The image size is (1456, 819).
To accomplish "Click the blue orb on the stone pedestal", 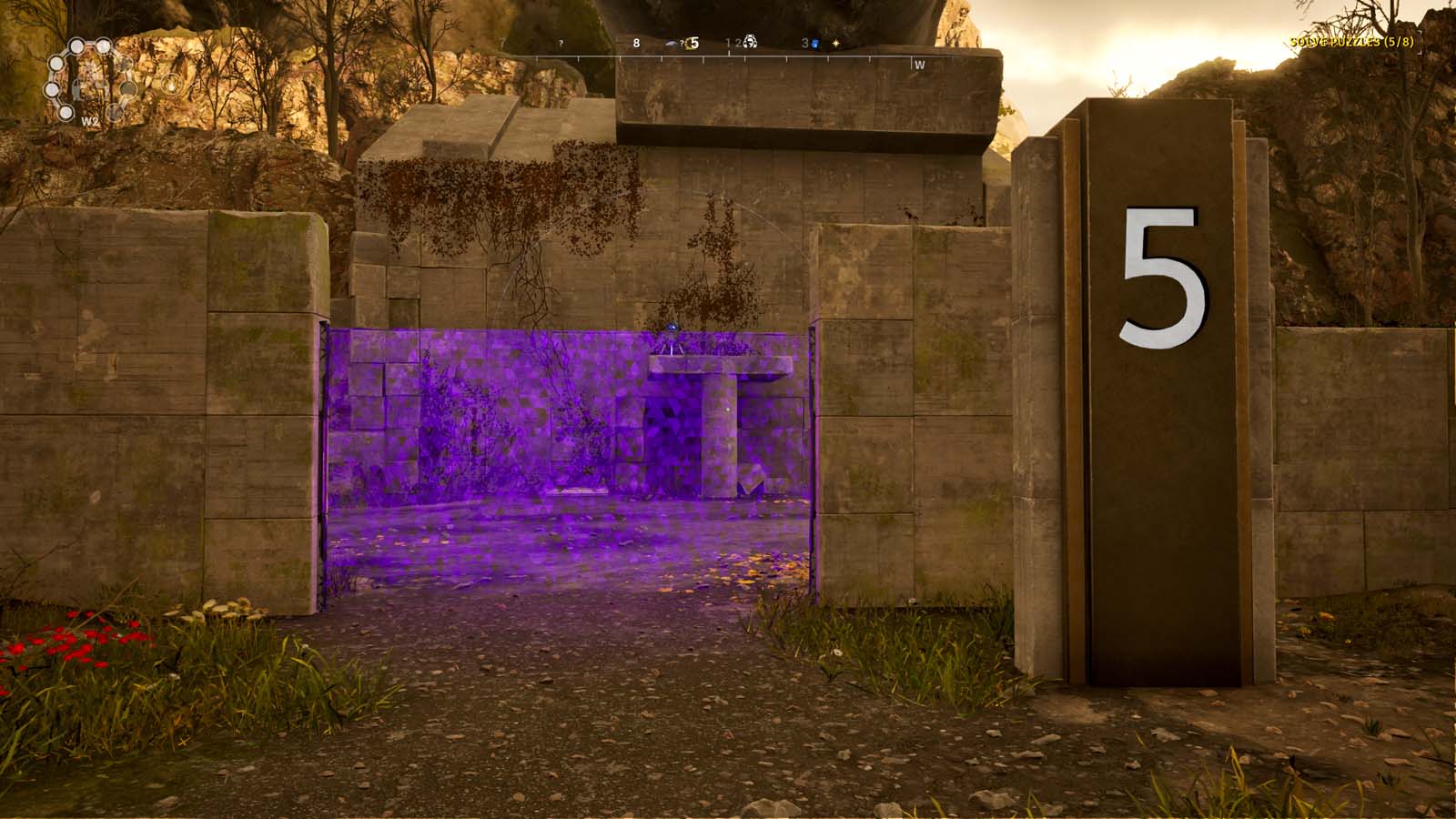I will 673,328.
